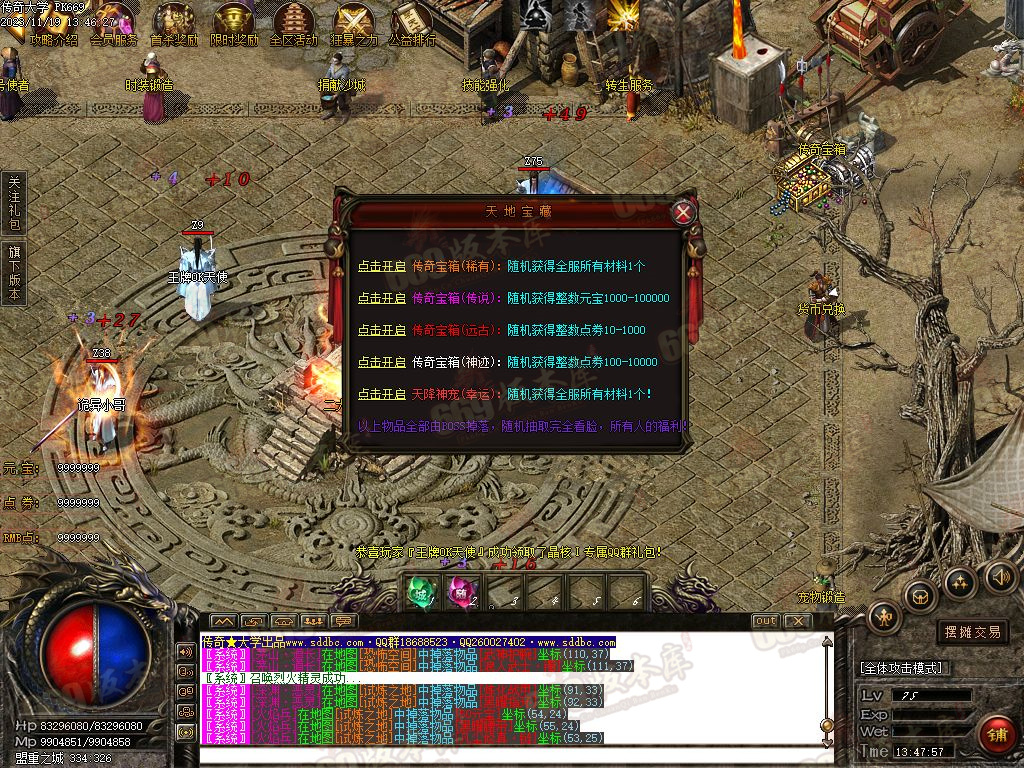This screenshot has height=768, width=1024.
Task: Click the chat panel's out button
Action: (x=765, y=621)
